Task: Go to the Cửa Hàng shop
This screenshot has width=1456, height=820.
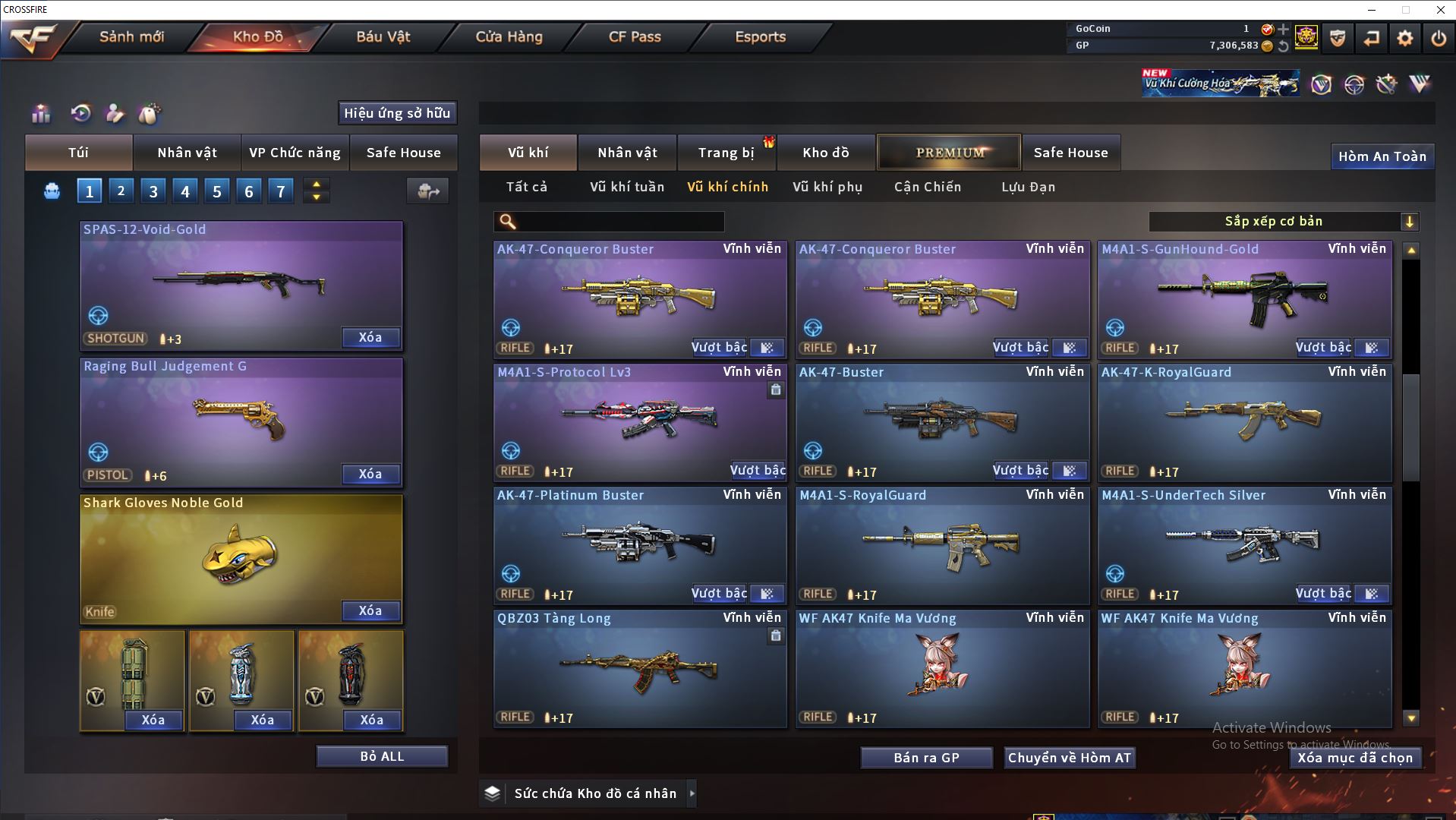Action: tap(509, 36)
